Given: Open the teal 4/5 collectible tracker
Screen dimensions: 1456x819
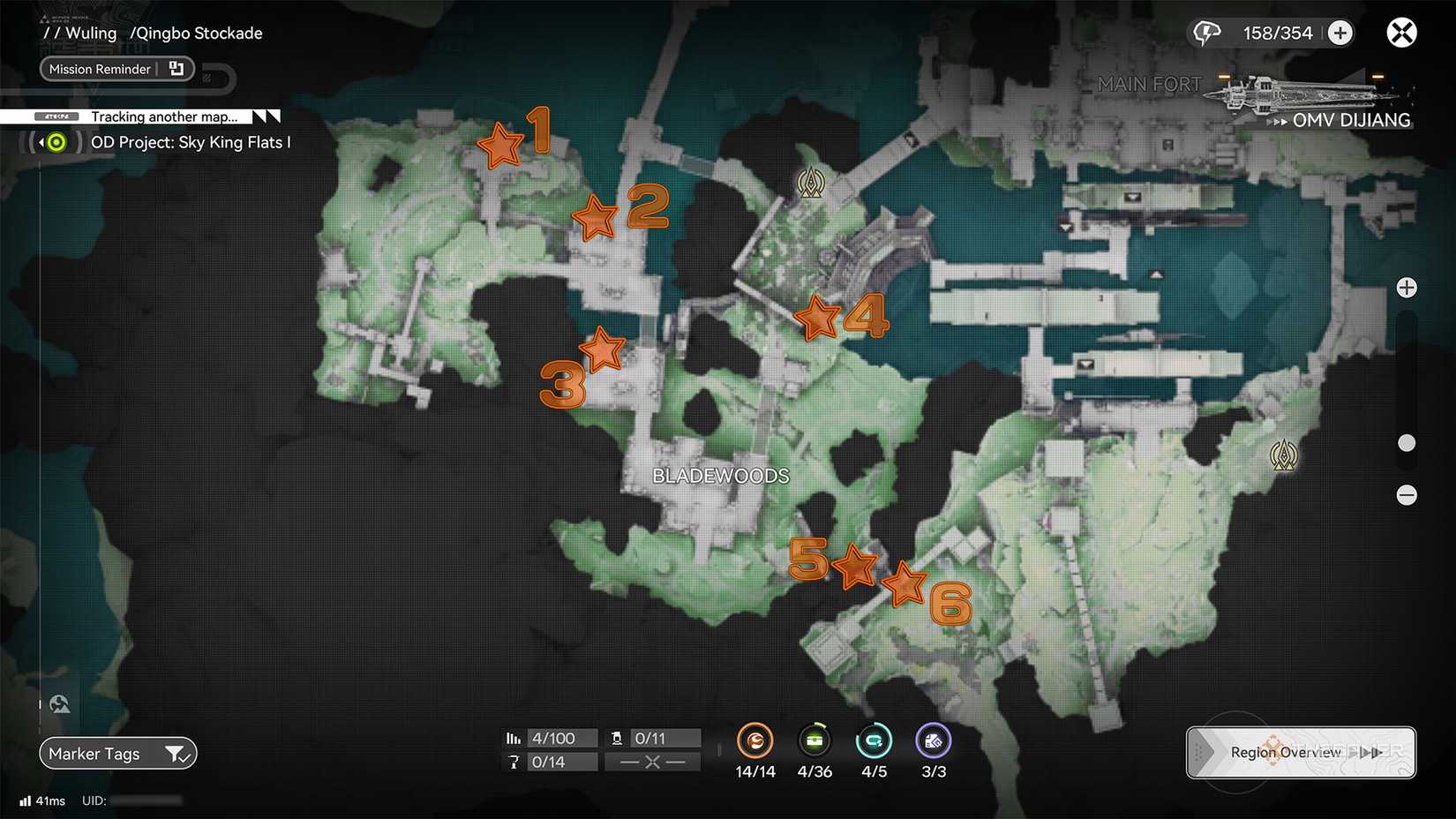Looking at the screenshot, I should click(874, 741).
